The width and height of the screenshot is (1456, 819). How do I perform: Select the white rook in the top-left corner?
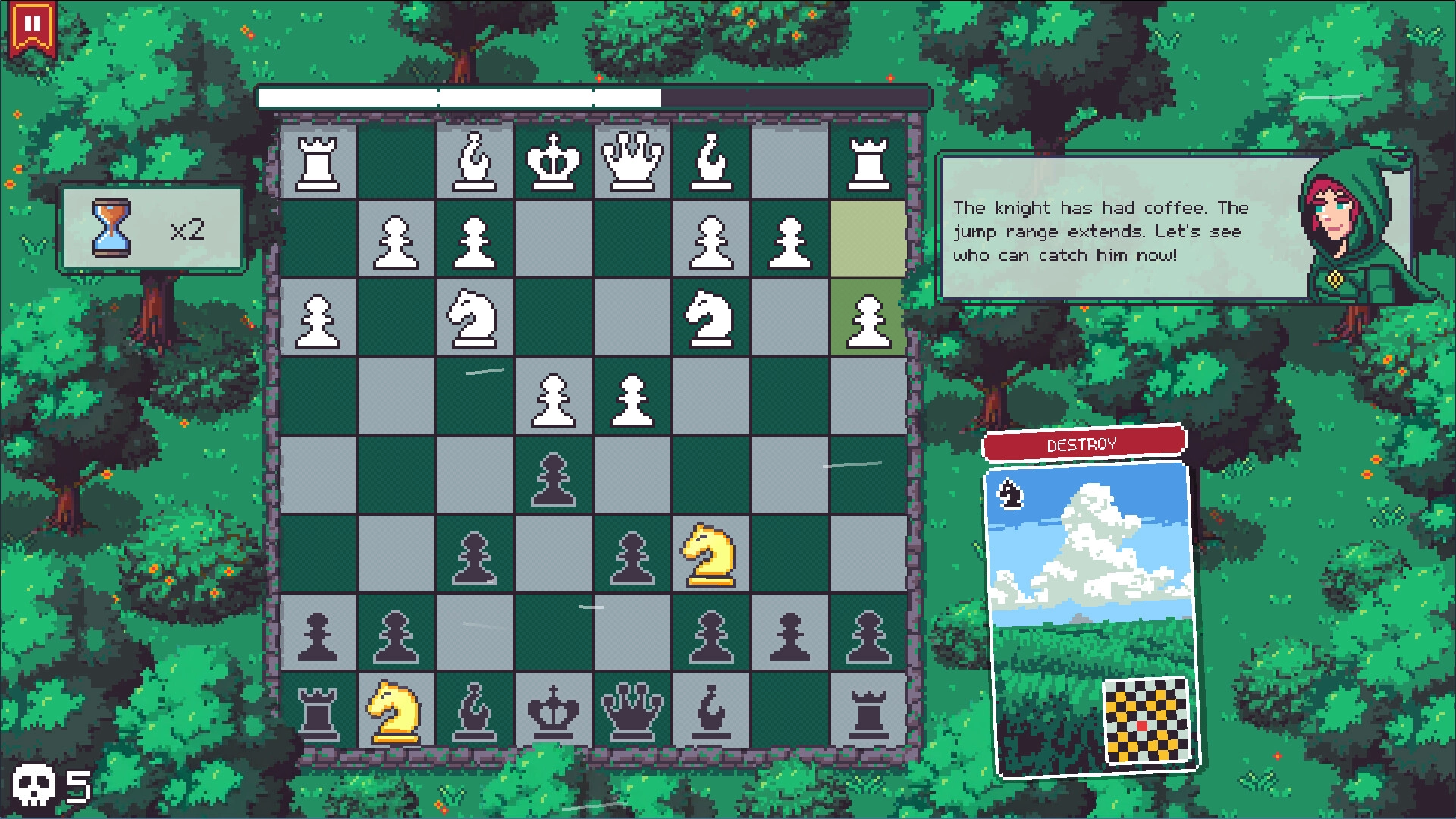coord(318,159)
